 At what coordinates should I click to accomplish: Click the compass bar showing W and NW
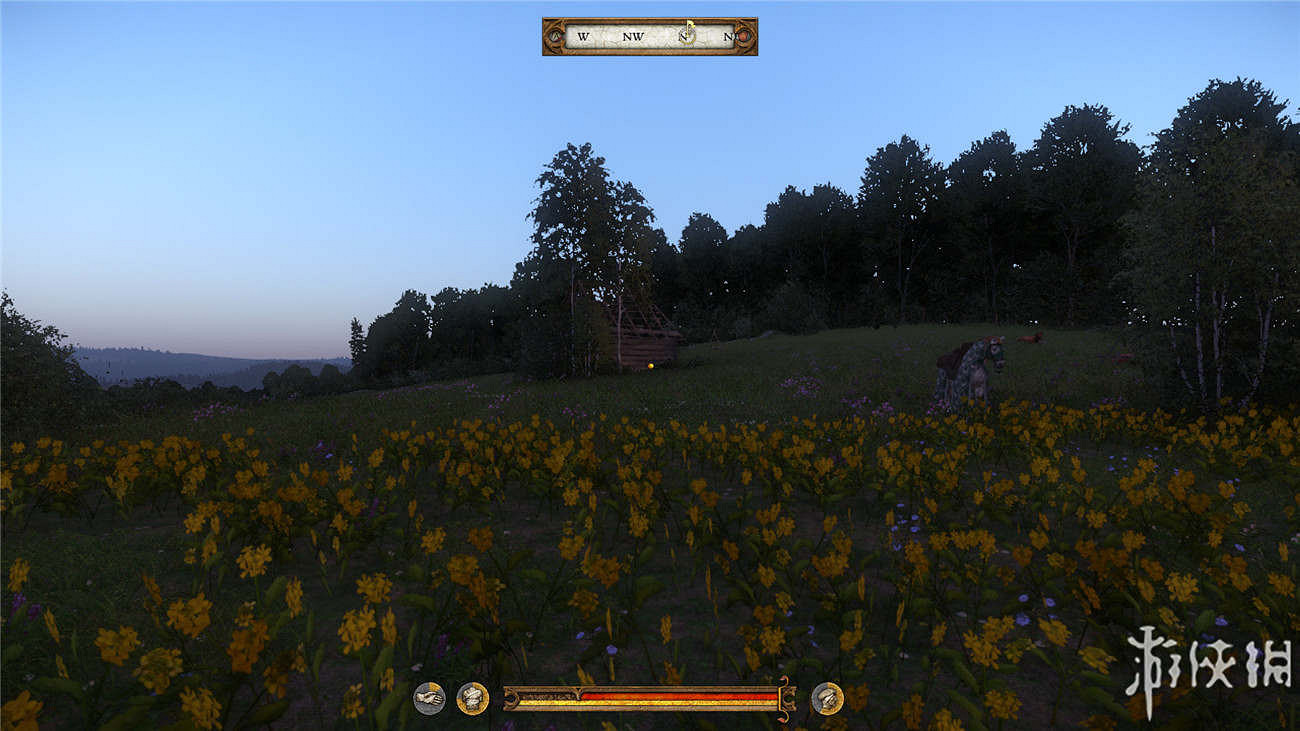[649, 37]
